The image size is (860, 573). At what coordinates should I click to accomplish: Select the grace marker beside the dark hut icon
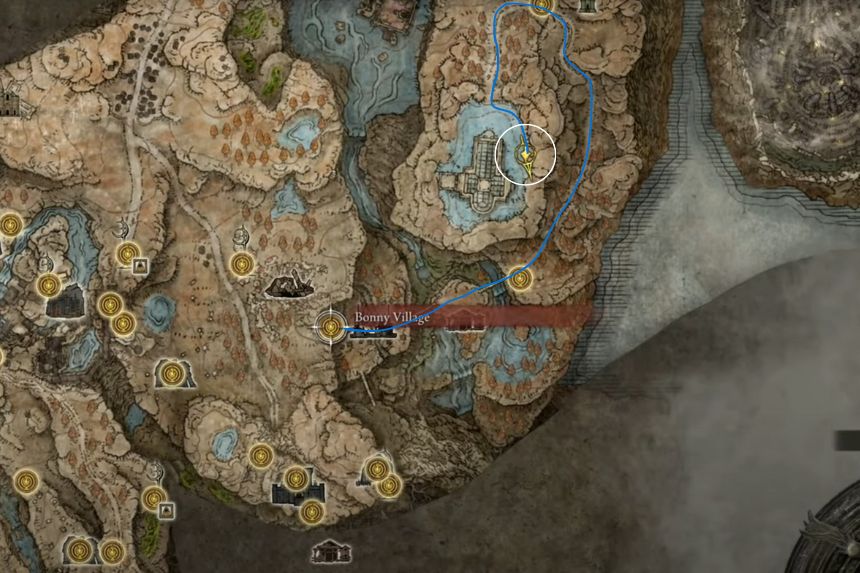click(242, 264)
